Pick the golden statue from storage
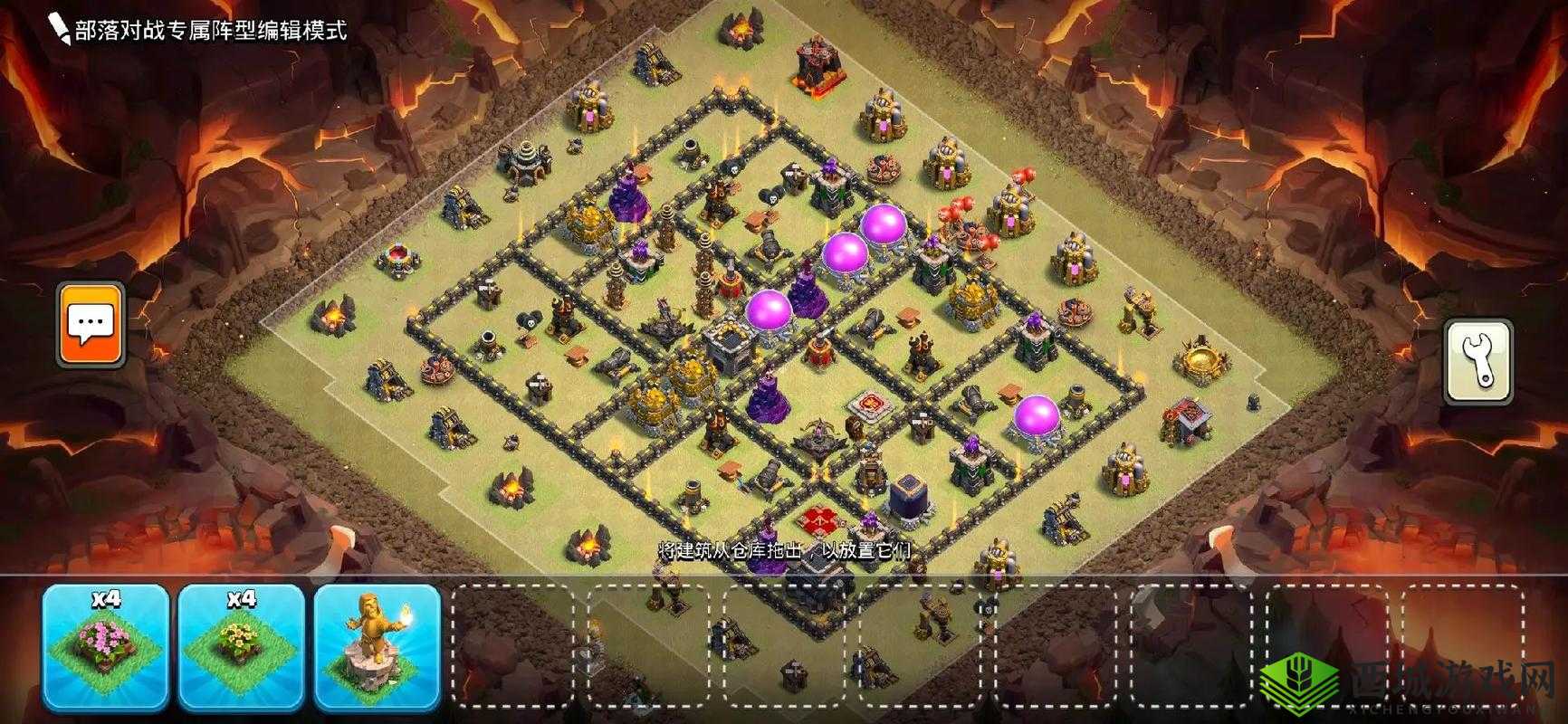 pos(377,646)
